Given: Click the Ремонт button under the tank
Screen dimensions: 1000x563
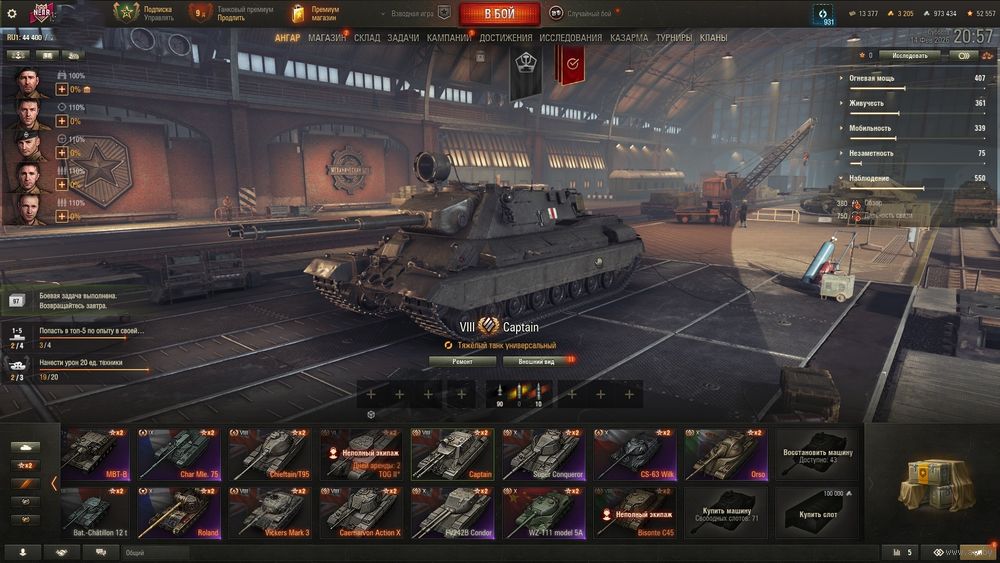Looking at the screenshot, I should [x=462, y=361].
